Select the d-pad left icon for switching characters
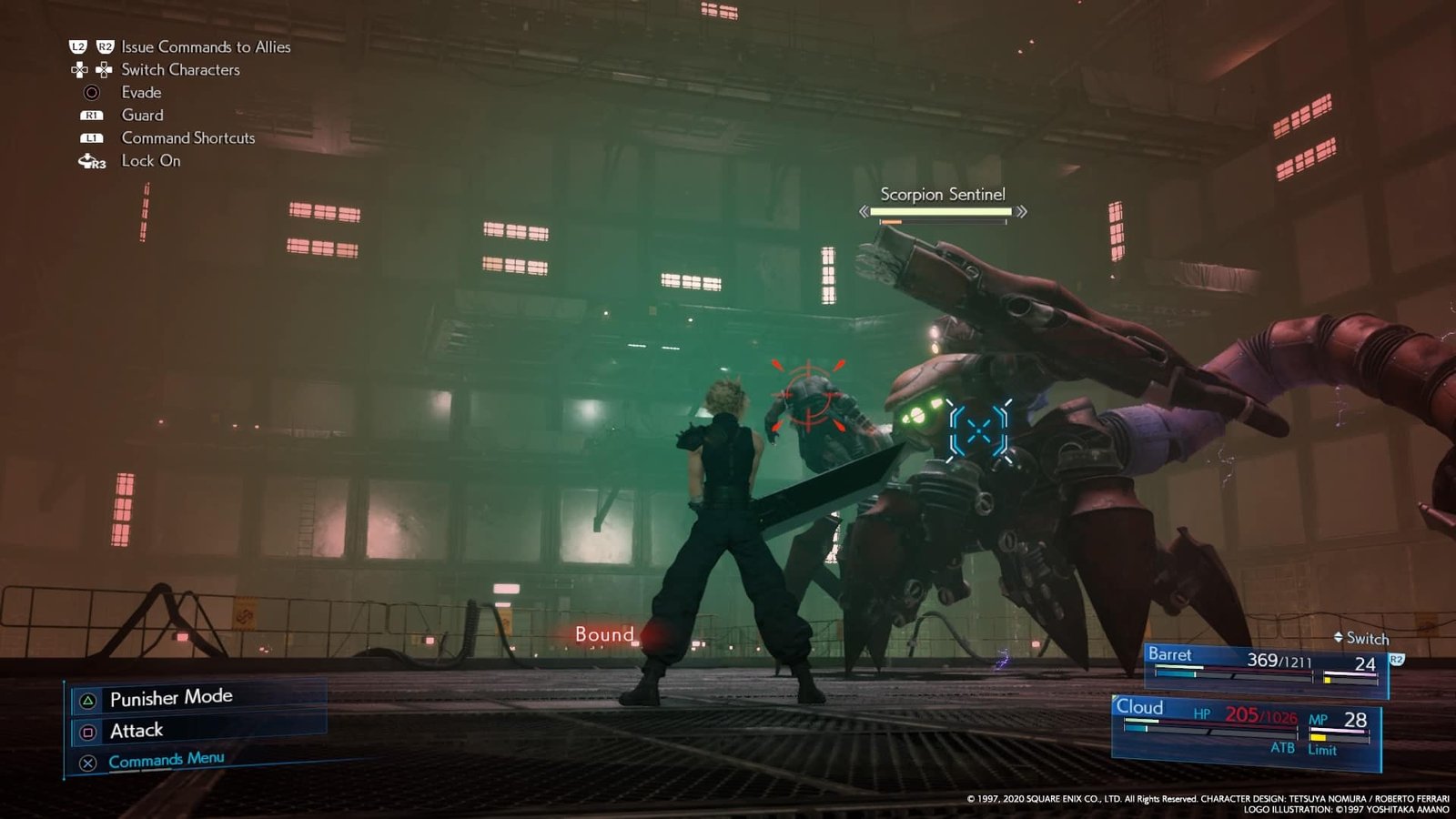This screenshot has width=1456, height=819. [x=79, y=70]
